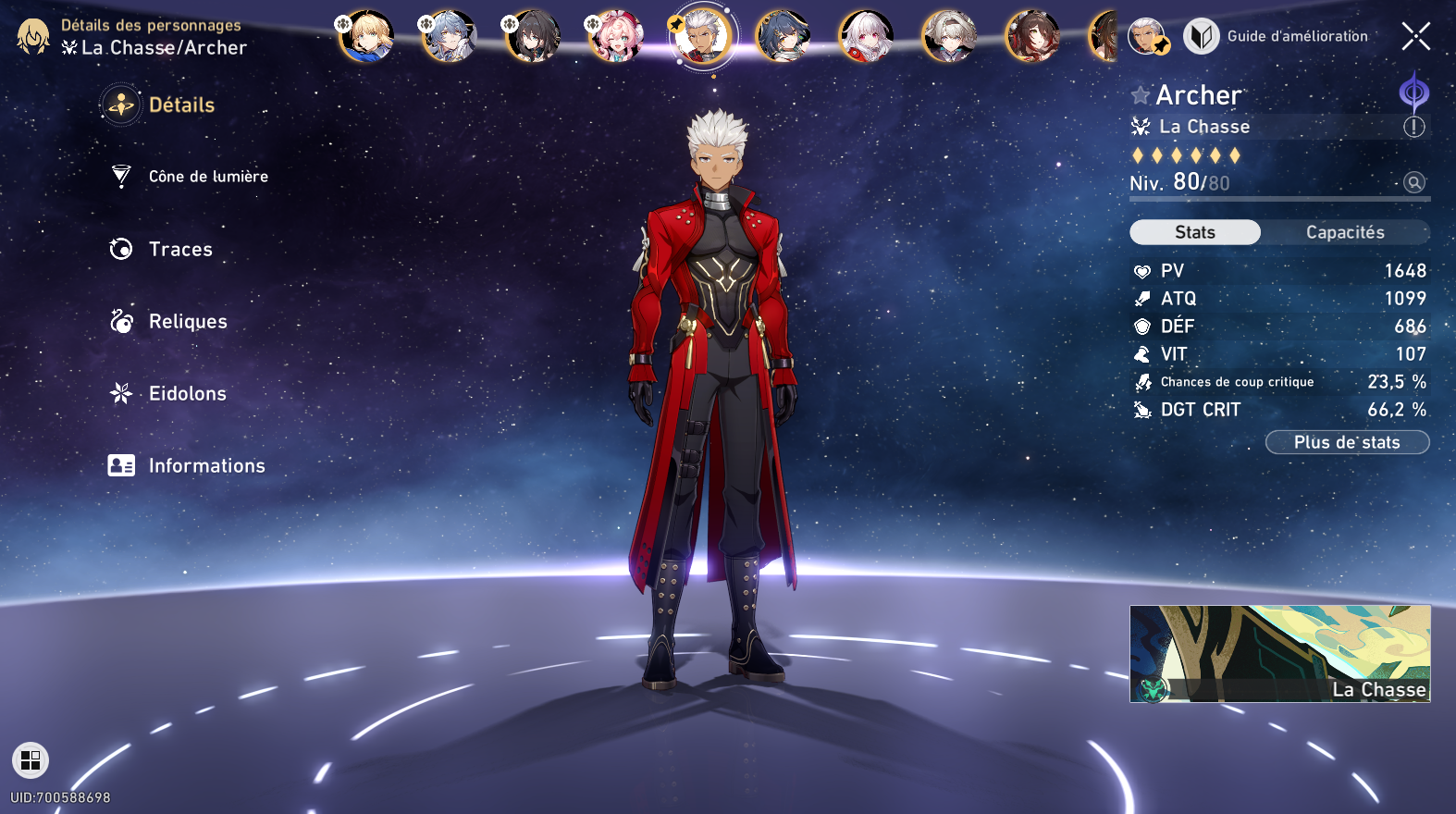Choose the blonde-haired character portrait
1456x814 pixels.
pyautogui.click(x=366, y=37)
